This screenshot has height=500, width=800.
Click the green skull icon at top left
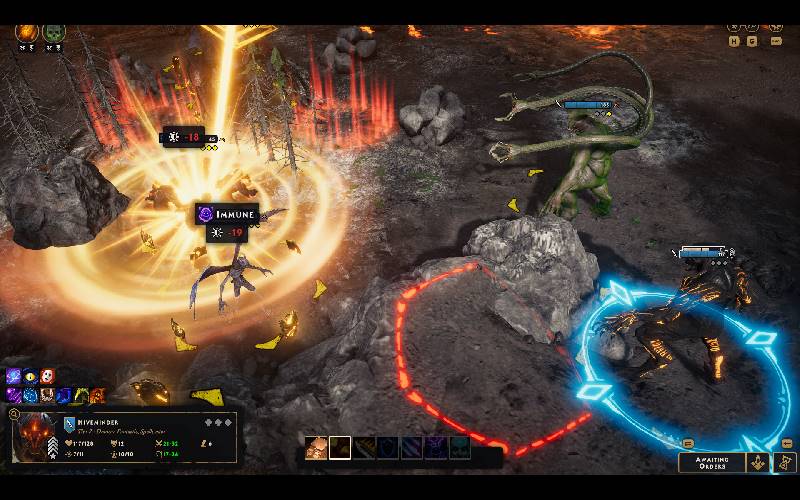point(54,33)
